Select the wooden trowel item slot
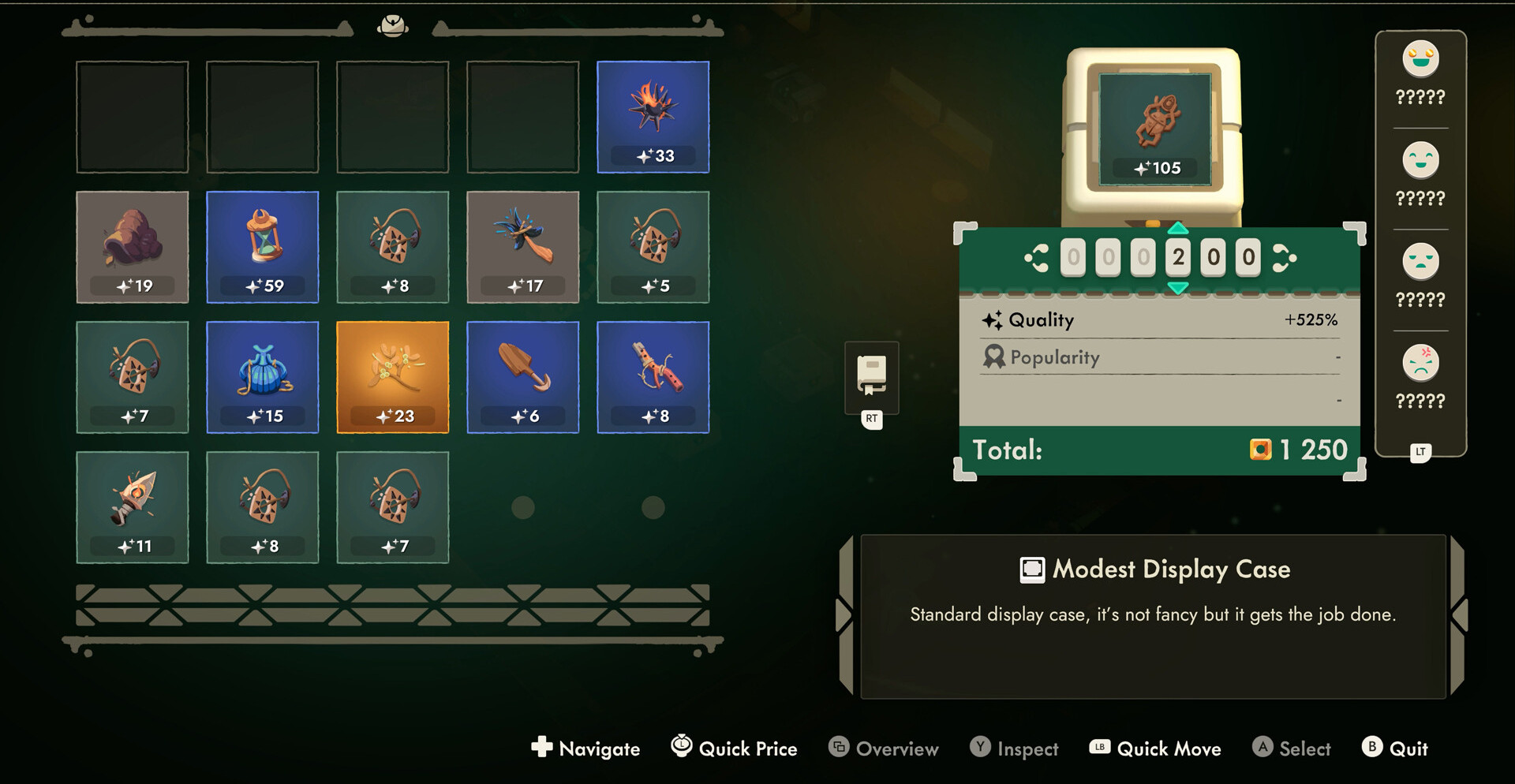Image resolution: width=1515 pixels, height=784 pixels. 522,377
